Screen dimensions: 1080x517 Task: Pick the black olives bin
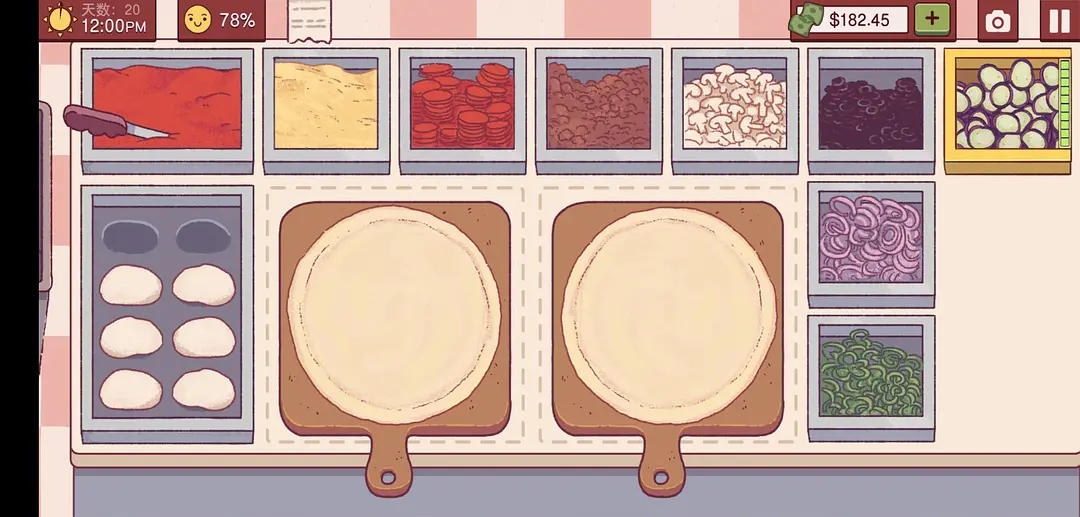tap(871, 106)
